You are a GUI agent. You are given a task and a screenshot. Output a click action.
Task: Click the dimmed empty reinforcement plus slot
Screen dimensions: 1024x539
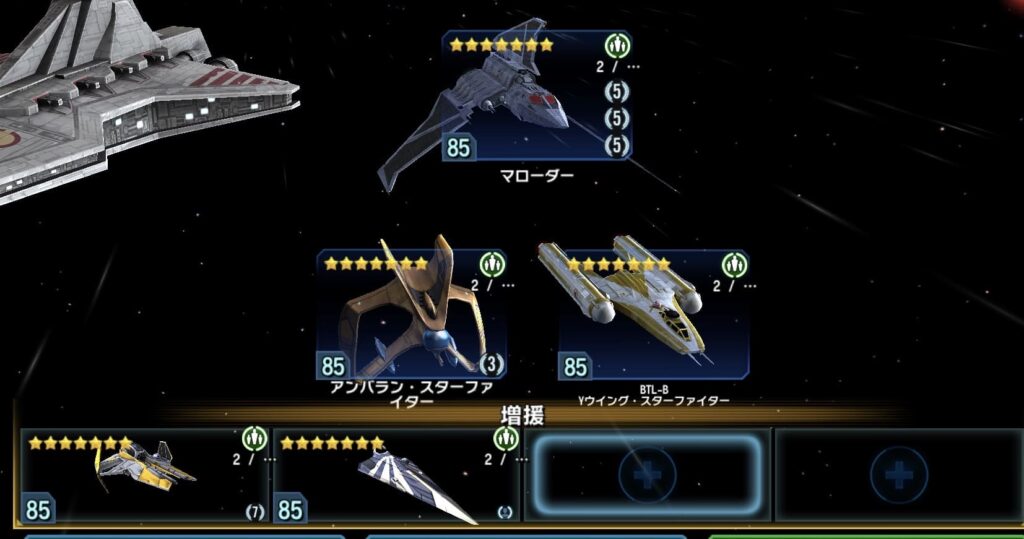tap(898, 475)
